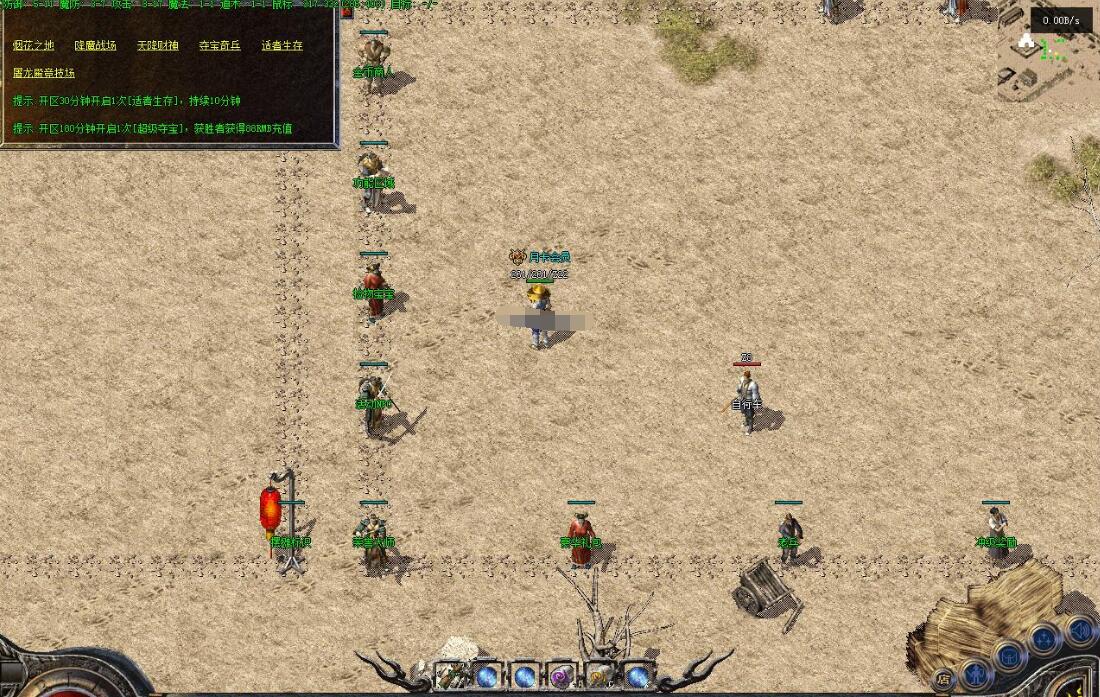This screenshot has height=697, width=1100.
Task: Select the bundled item in the first hotbar slot
Action: click(450, 677)
